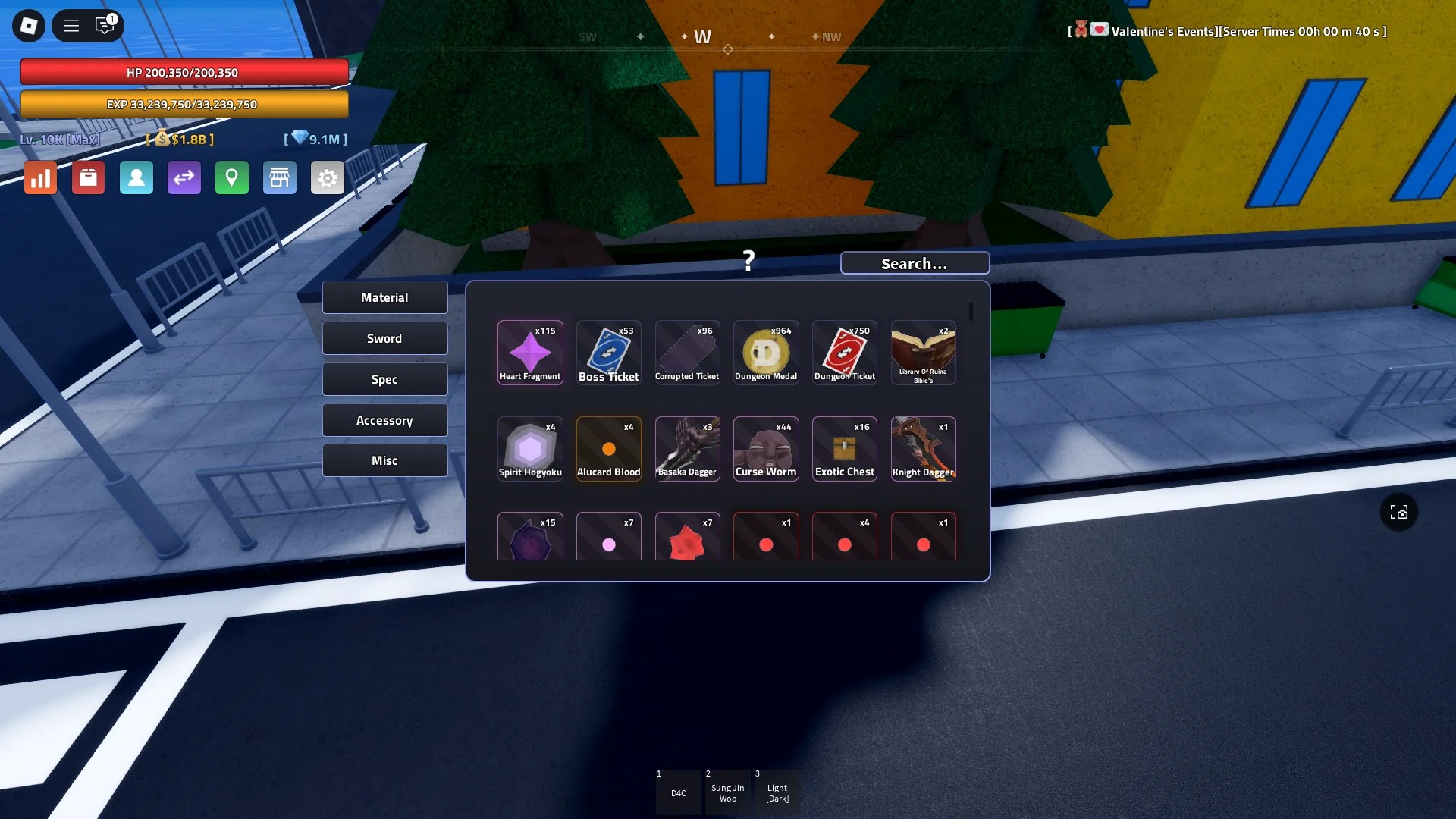Open the character profile icon

point(136,177)
